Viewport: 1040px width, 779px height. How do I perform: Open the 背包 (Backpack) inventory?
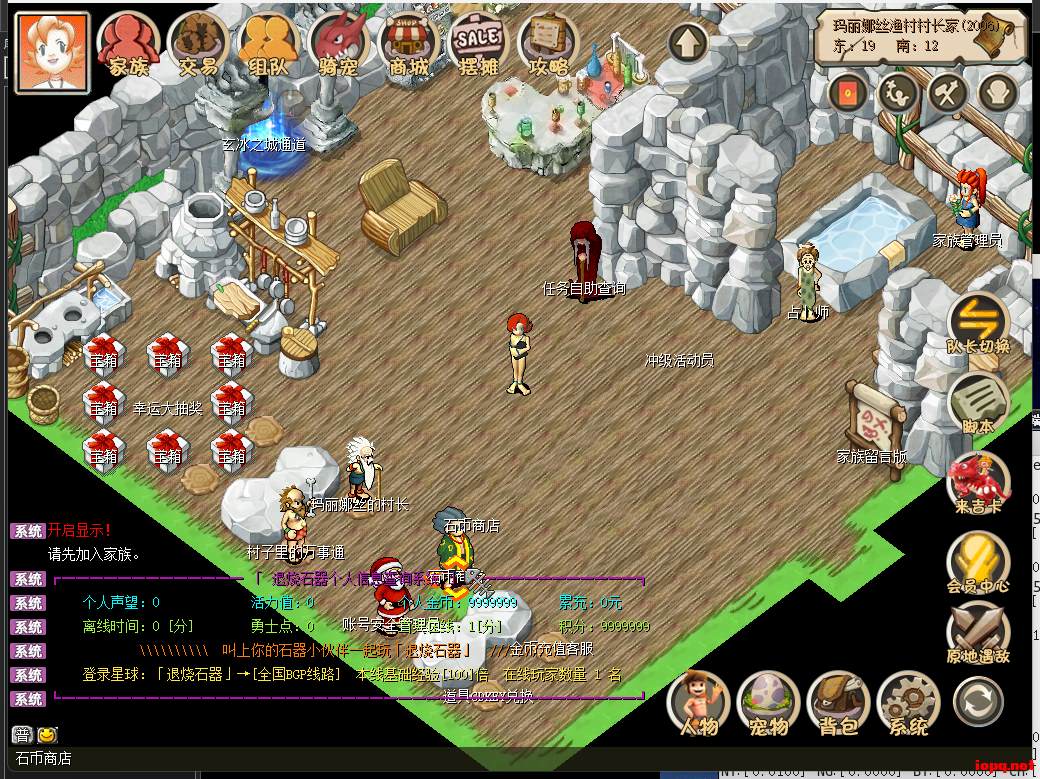[x=838, y=702]
